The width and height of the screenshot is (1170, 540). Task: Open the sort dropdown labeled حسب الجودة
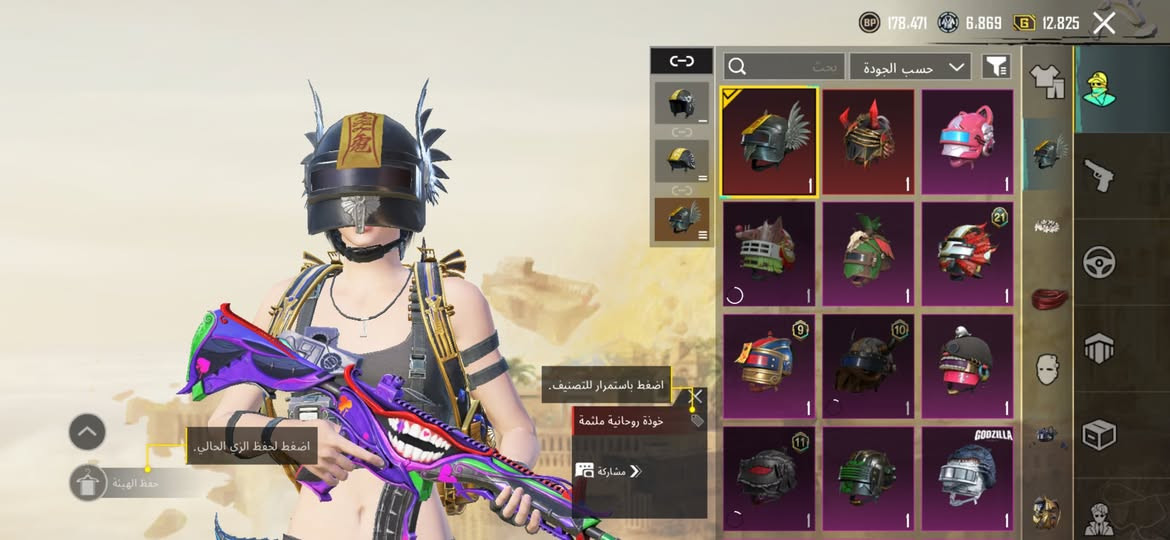(910, 67)
